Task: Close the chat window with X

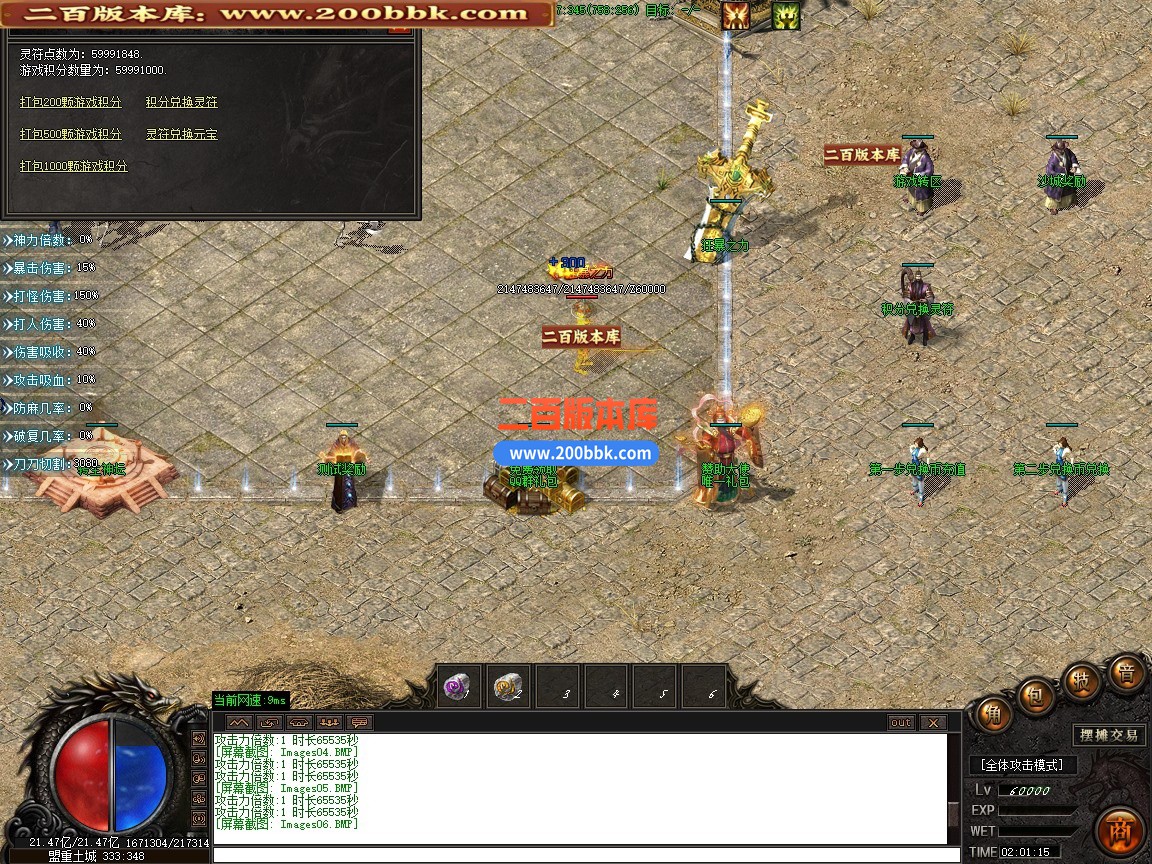Action: (x=932, y=722)
